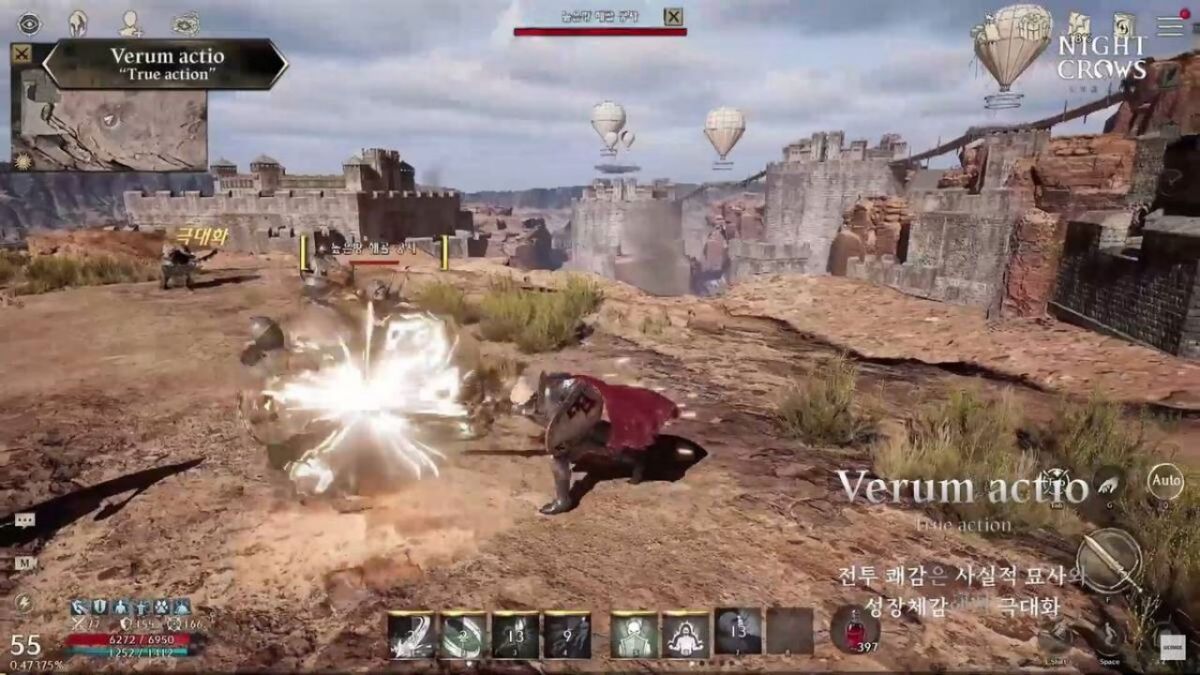This screenshot has height=675, width=1200.
Task: Trigger the sword basic attack button
Action: (1109, 561)
